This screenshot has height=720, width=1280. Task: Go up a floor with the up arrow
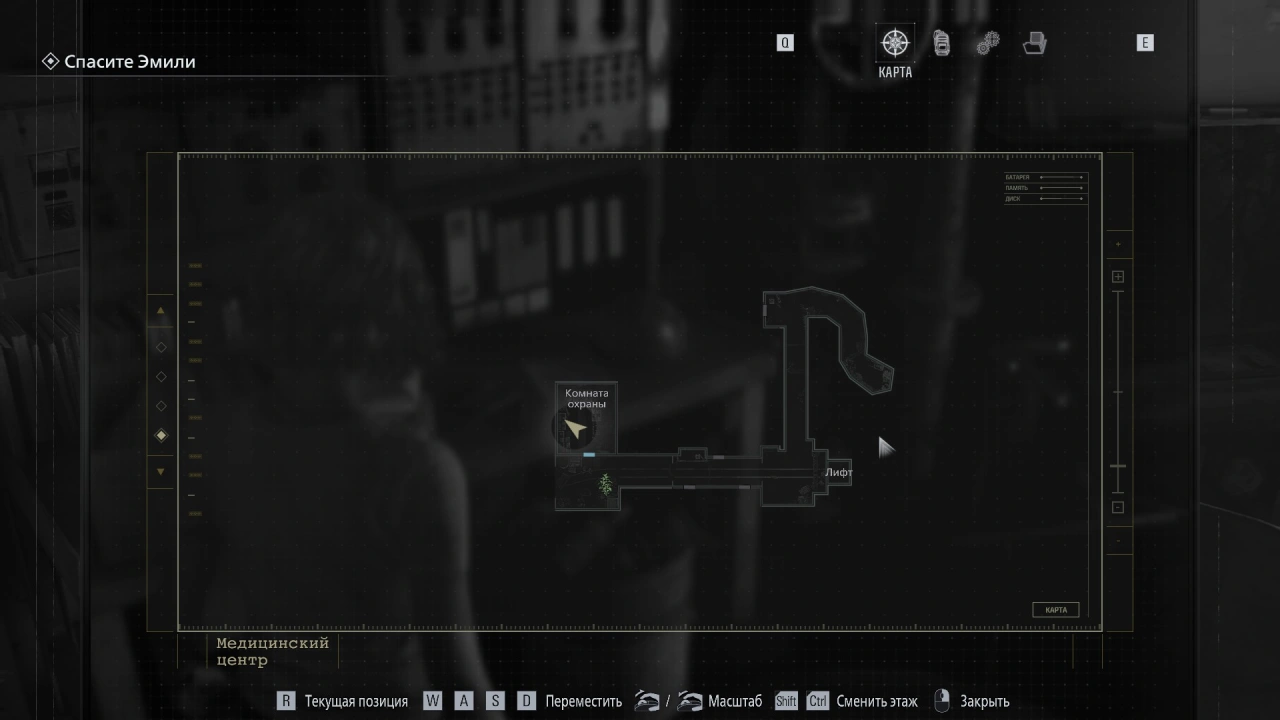[x=161, y=311]
